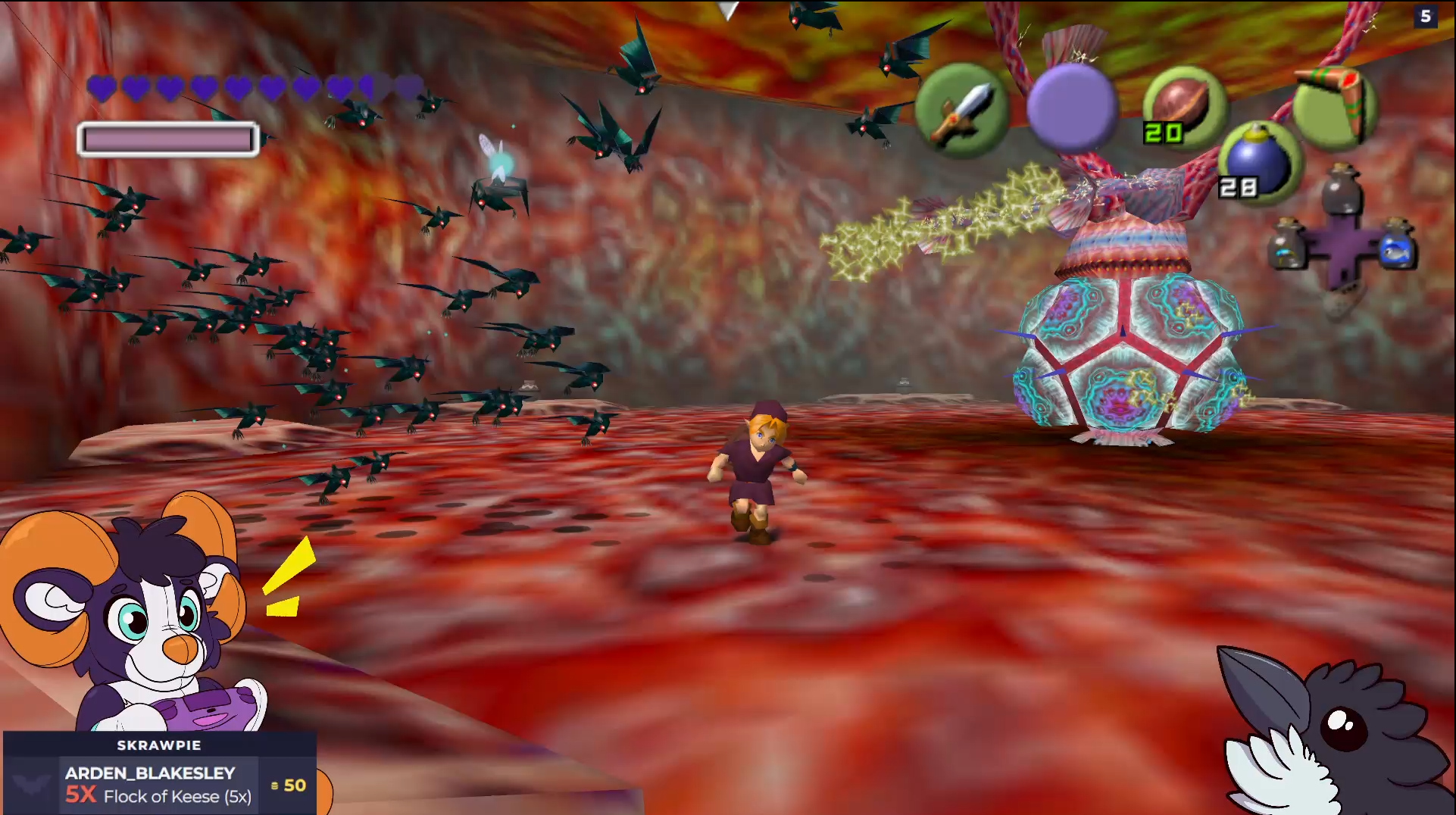Pick the bottle left of the cross
The width and height of the screenshot is (1456, 815).
1287,245
